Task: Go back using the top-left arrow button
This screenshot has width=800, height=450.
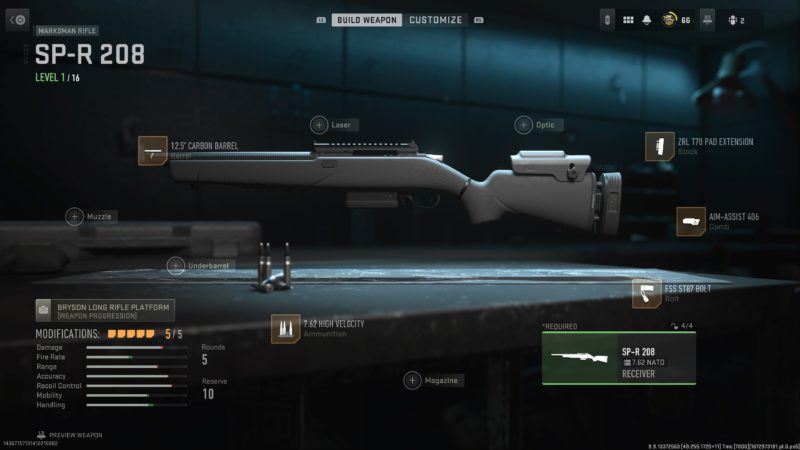Action: coord(18,19)
